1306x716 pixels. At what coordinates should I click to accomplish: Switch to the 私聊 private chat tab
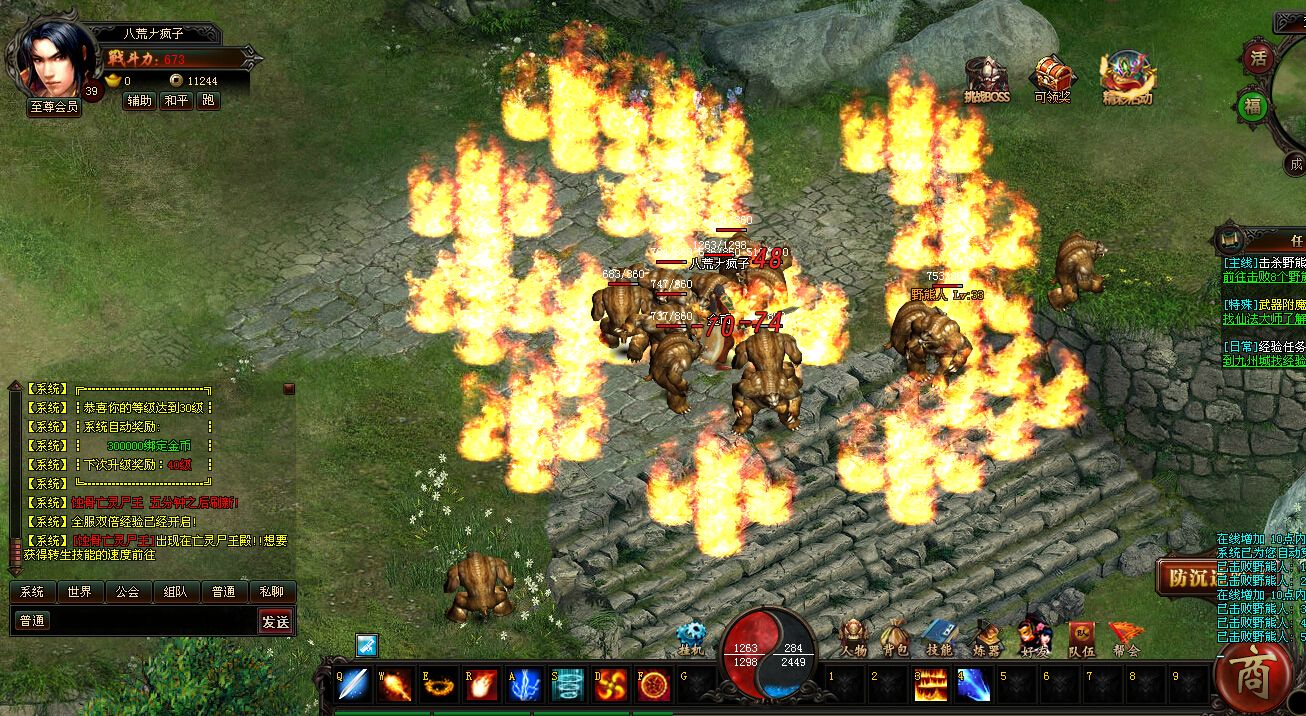pos(272,592)
